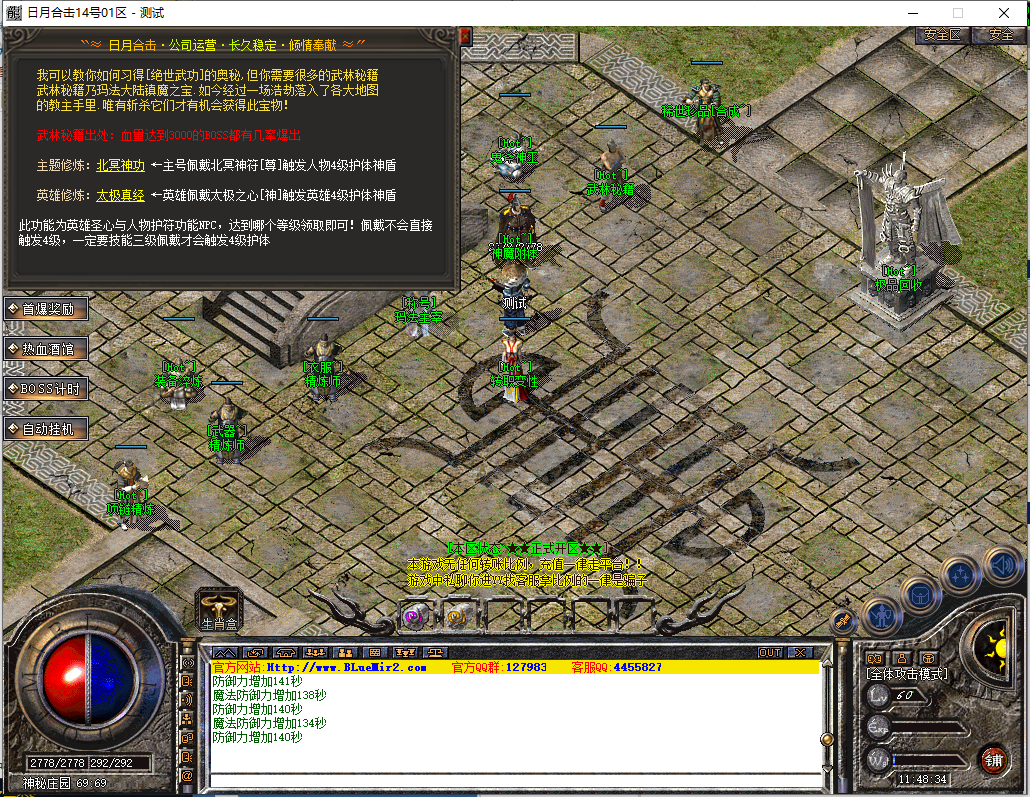Open the 生肖盒 zodiac box

click(218, 608)
